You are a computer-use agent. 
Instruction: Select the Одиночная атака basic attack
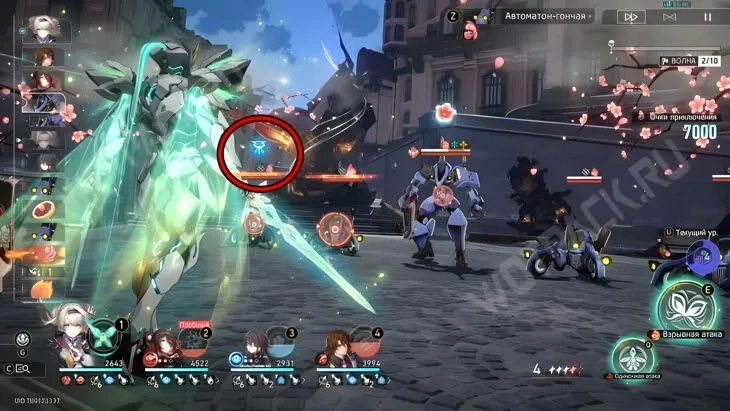pos(632,355)
